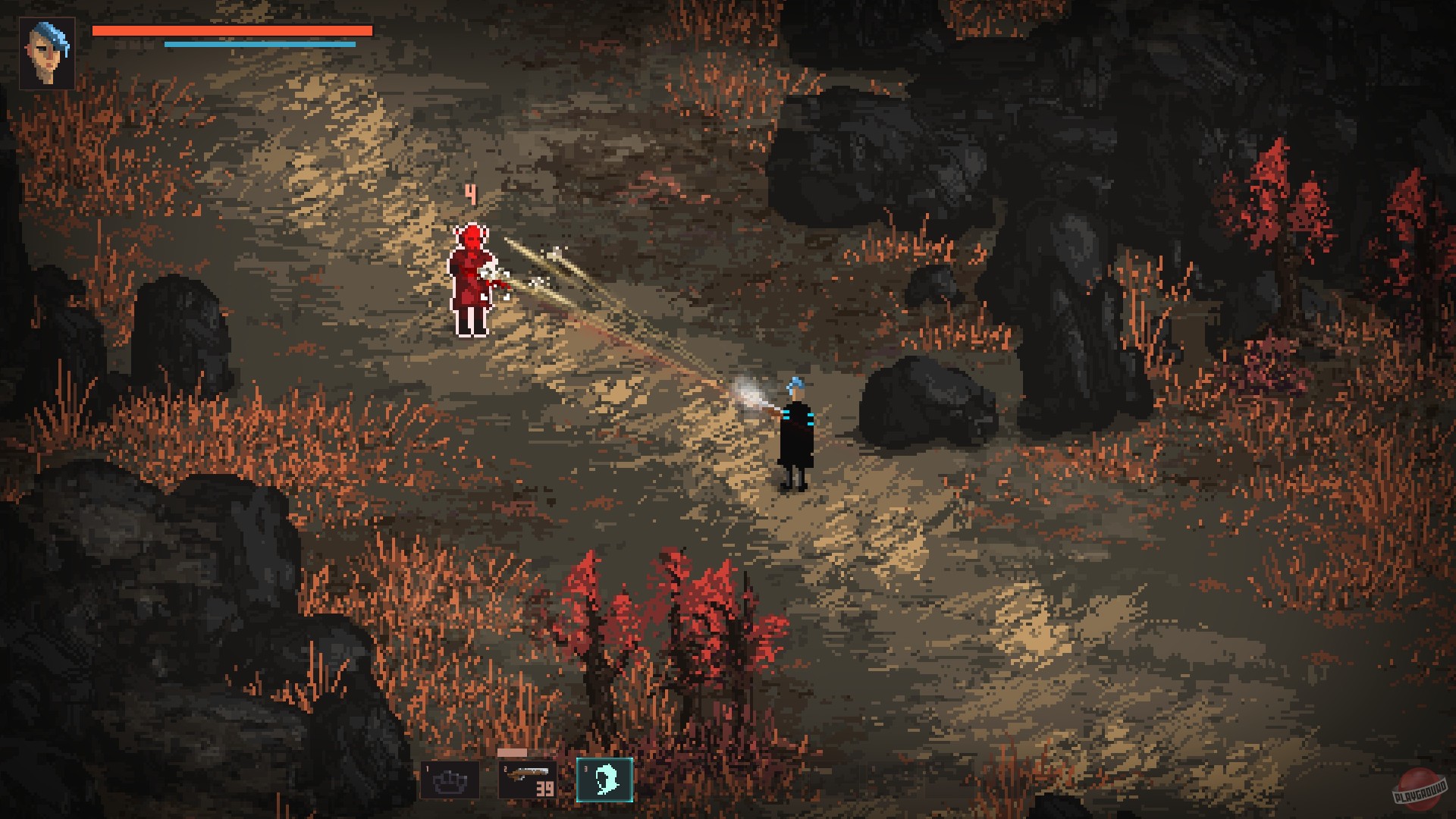This screenshot has height=819, width=1456.
Task: Click the damage number 4 above the enemy
Action: click(469, 195)
